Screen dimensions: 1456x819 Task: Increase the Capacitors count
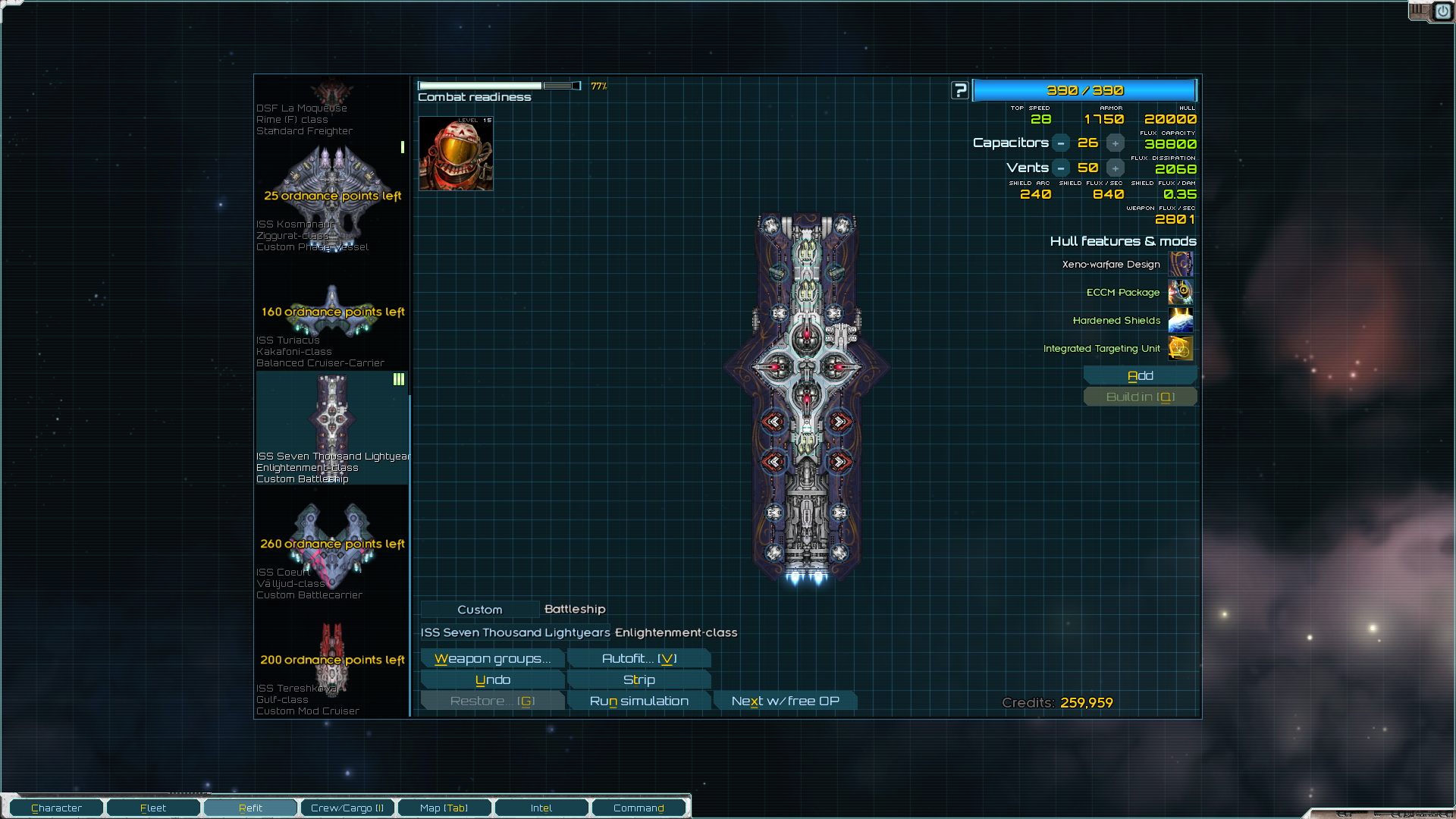point(1115,143)
